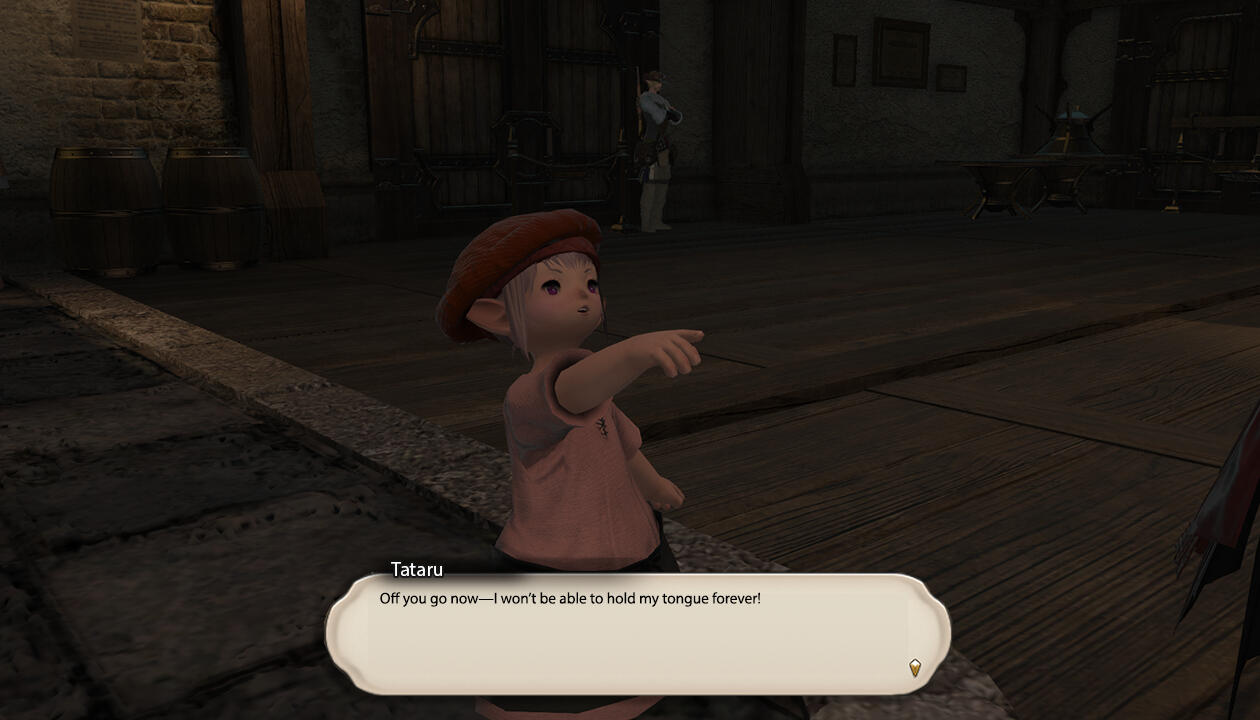1260x720 pixels.
Task: Click the dialogue advance arrow icon
Action: [x=914, y=667]
